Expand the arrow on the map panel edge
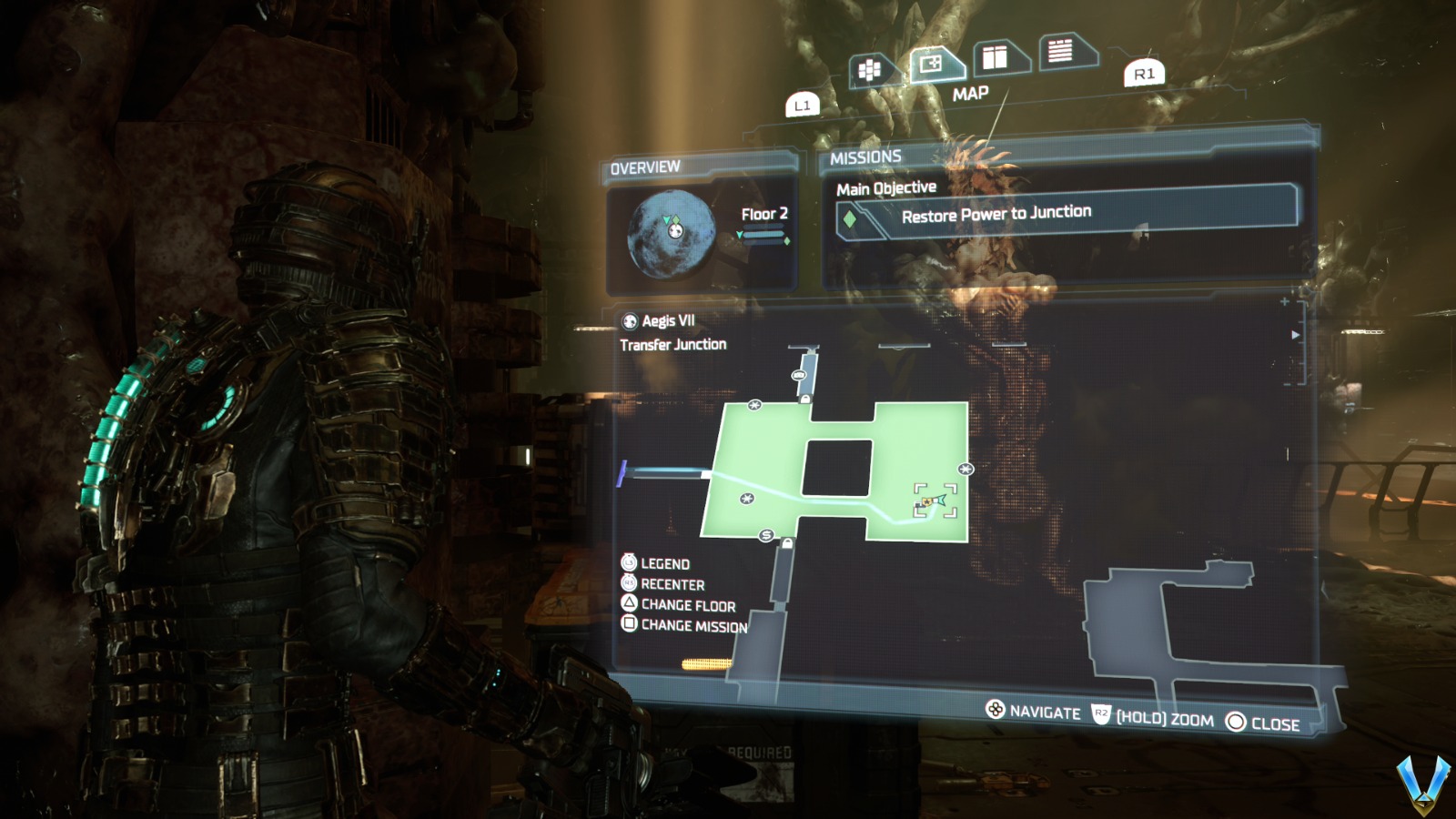Screen dimensions: 1456x819 click(x=1295, y=335)
